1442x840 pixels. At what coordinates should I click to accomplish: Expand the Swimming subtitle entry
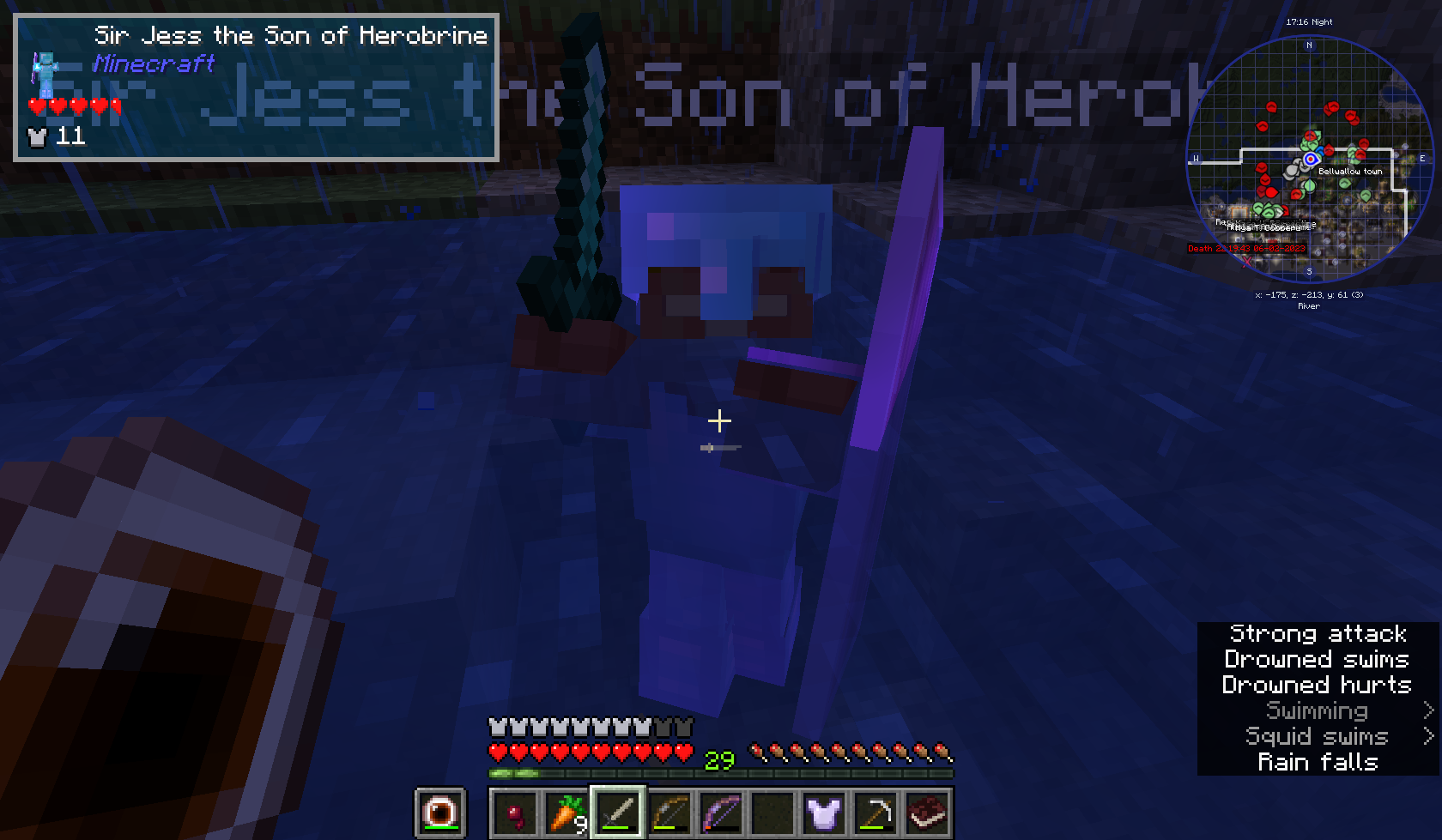coord(1318,711)
